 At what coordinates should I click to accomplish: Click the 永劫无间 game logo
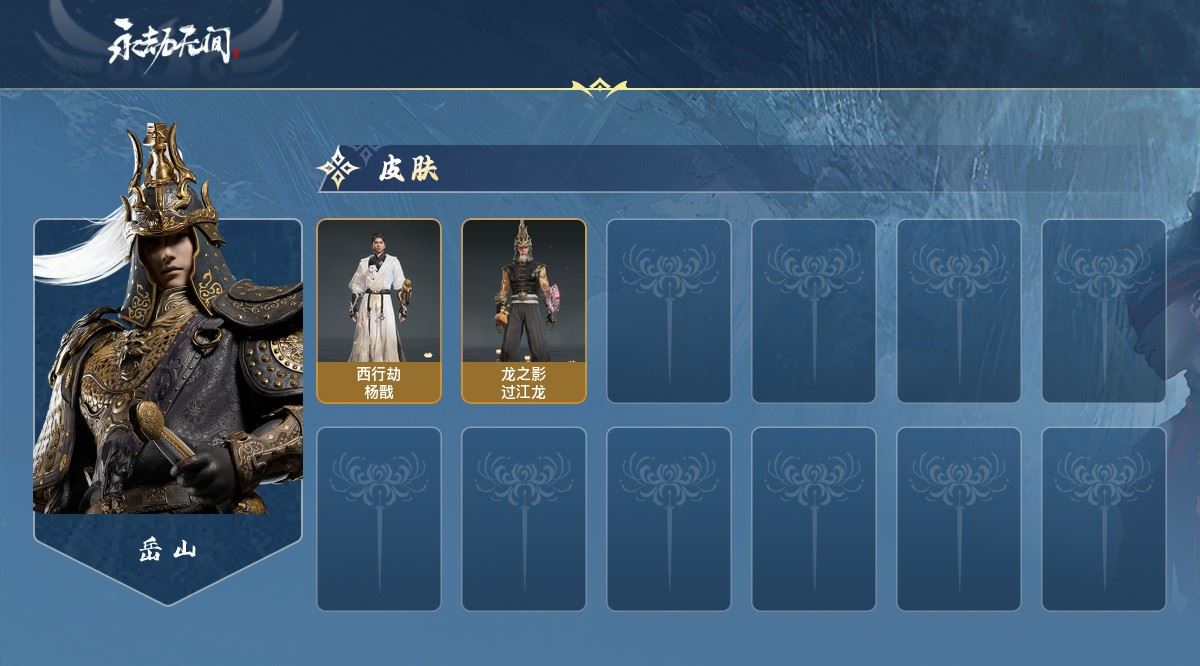[174, 43]
